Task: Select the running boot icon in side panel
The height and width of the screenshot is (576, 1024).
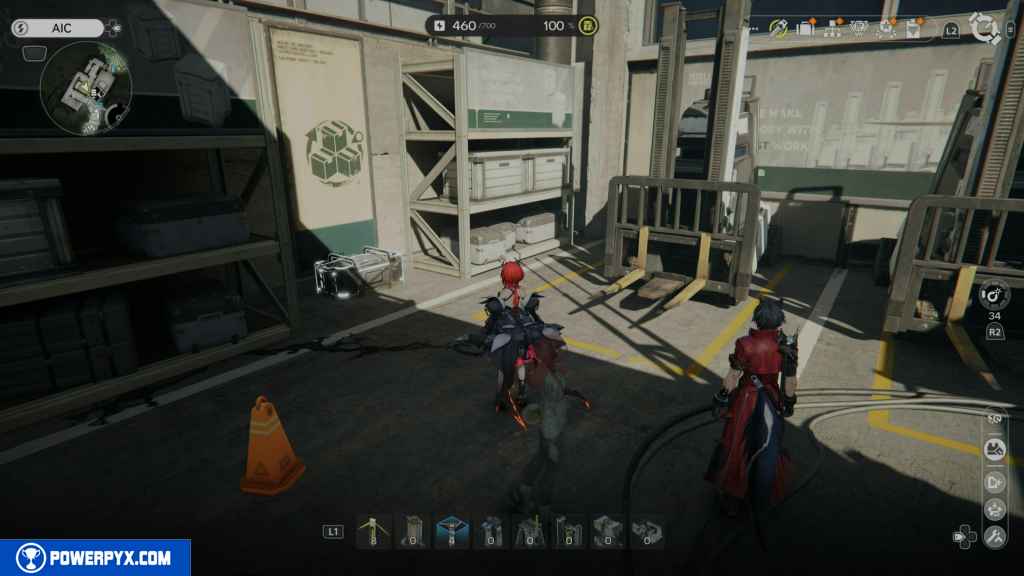Action: click(994, 449)
